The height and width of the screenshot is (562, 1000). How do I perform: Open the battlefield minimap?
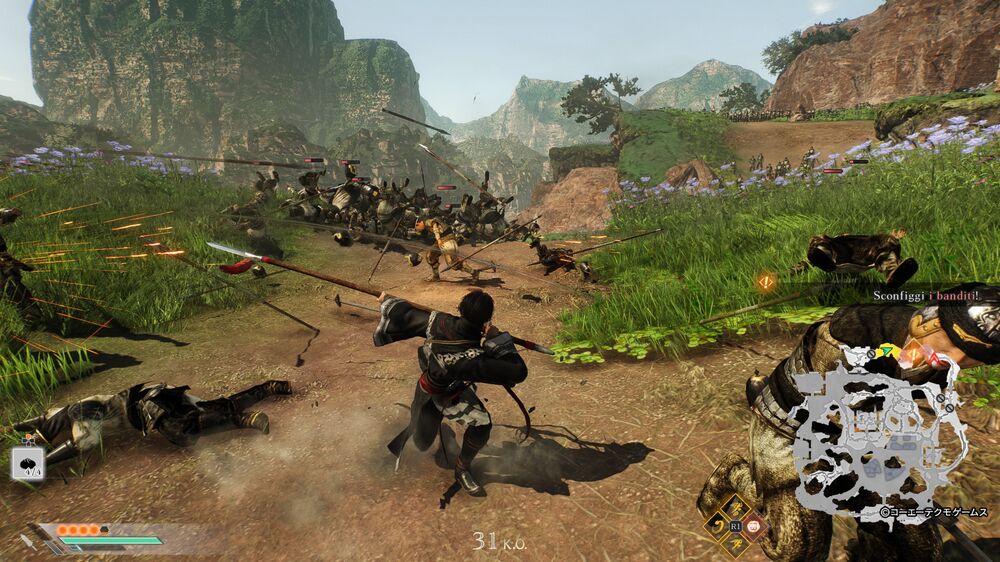pos(880,428)
